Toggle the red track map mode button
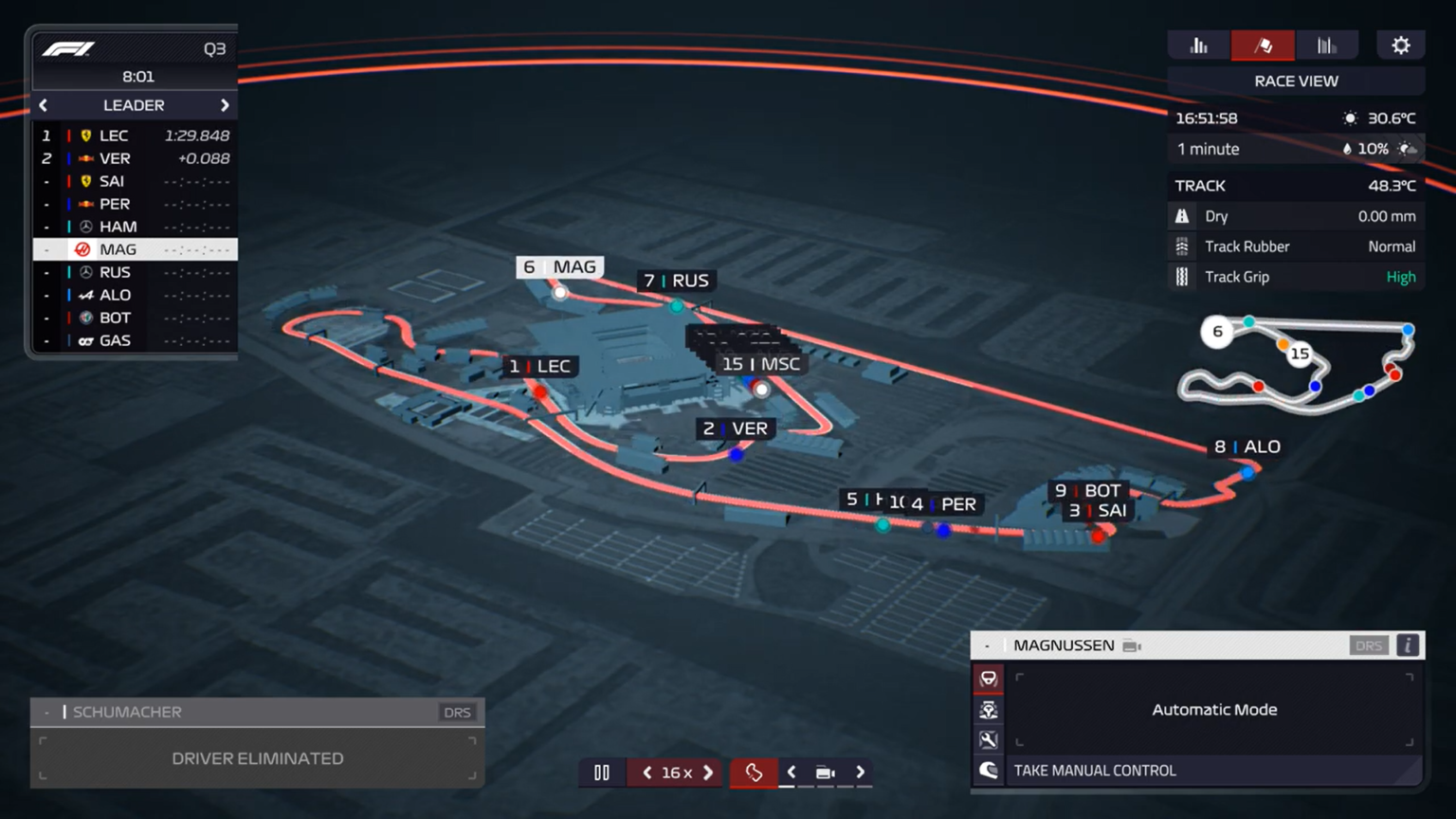Viewport: 1456px width, 819px height. (754, 773)
